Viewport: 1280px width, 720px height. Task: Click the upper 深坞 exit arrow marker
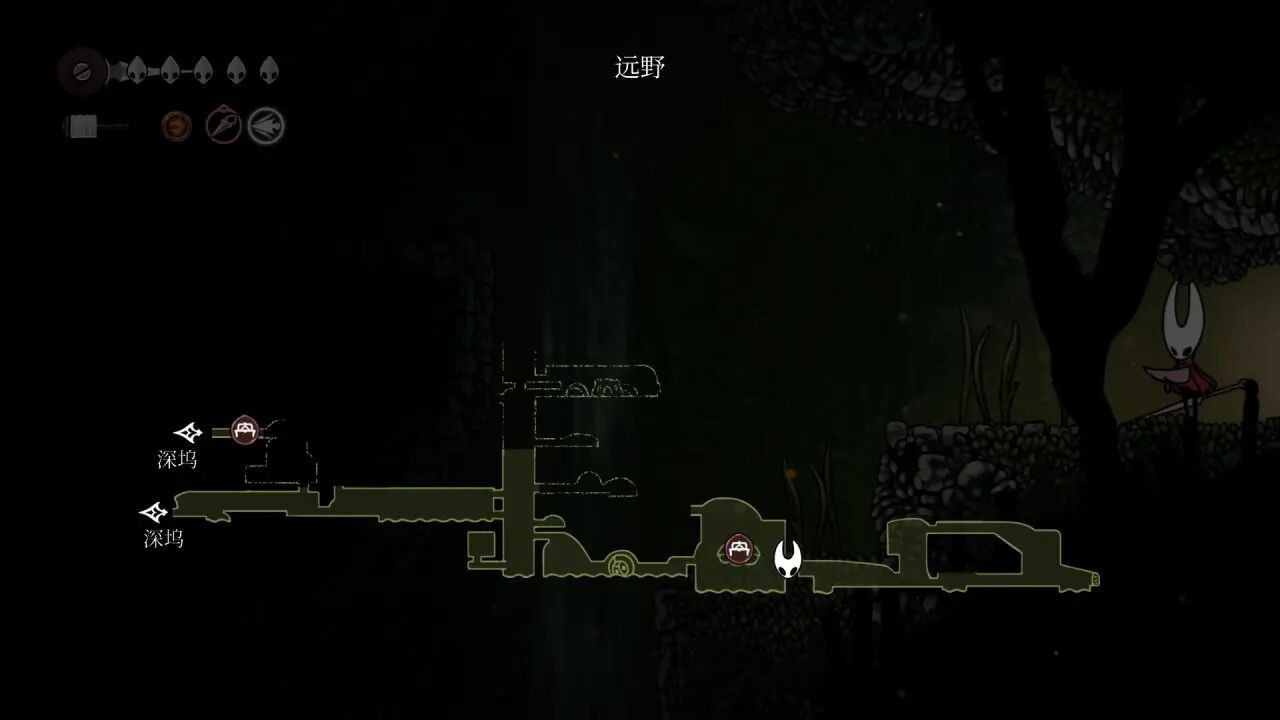188,433
